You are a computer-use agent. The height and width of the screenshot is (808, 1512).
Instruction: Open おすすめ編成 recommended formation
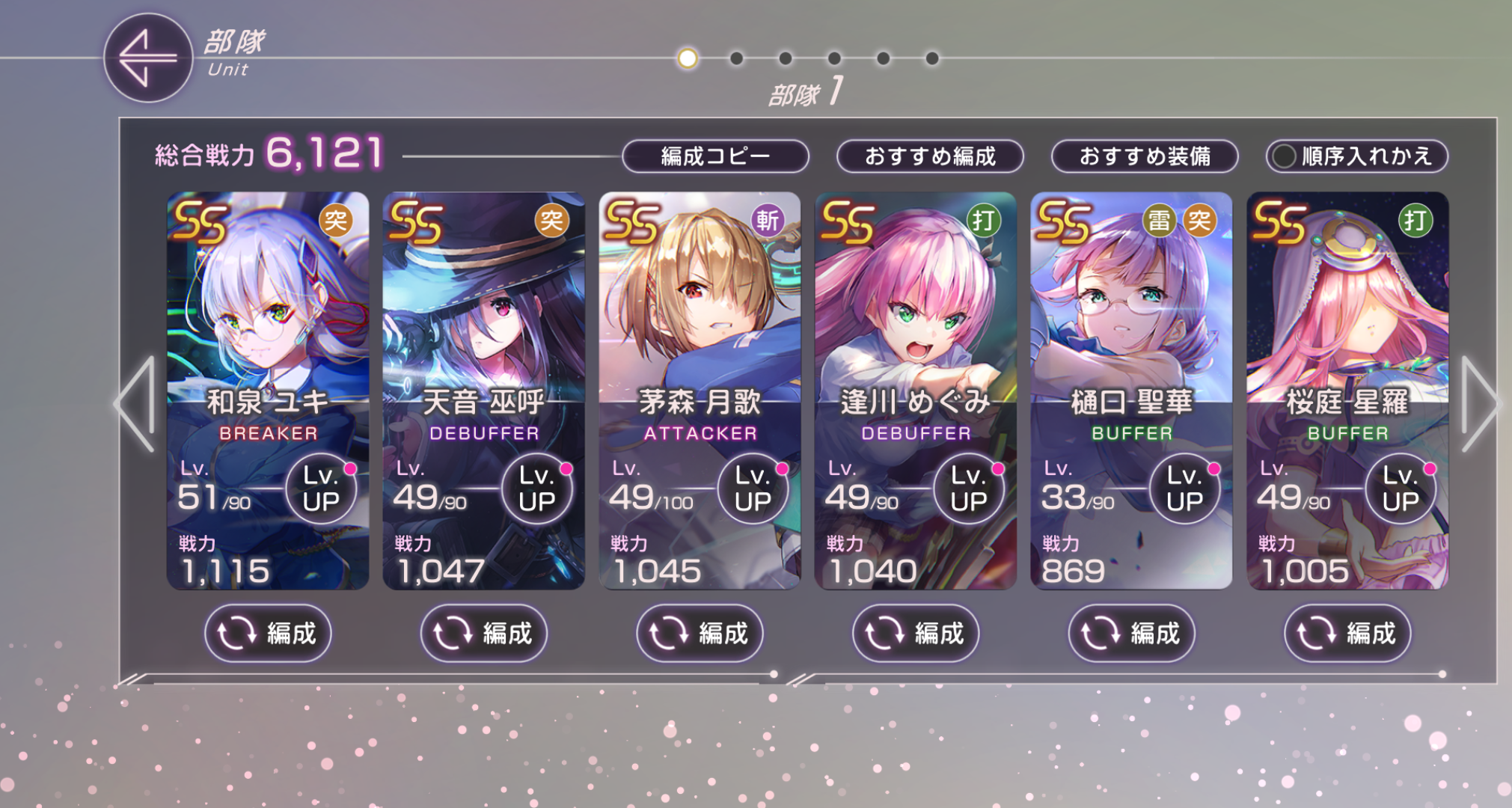click(930, 156)
